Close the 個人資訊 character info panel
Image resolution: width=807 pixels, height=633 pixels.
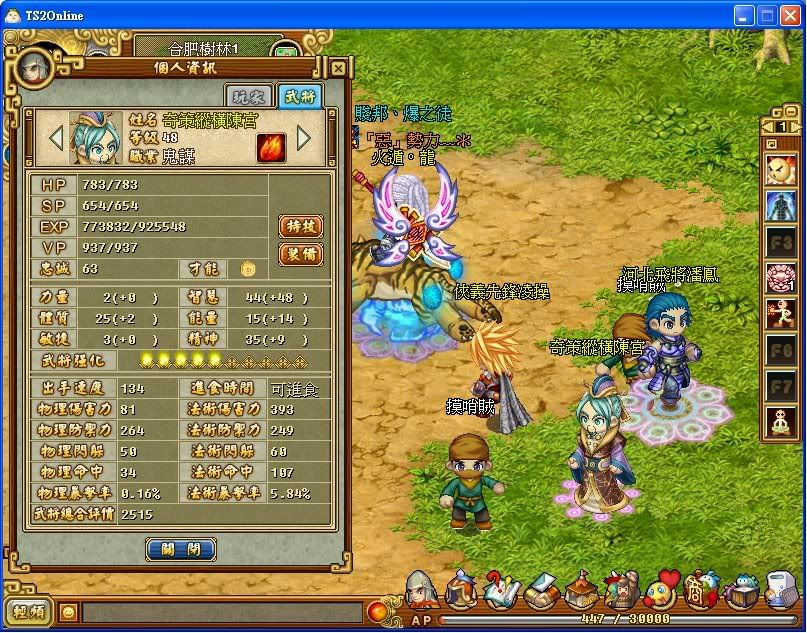pos(338,69)
